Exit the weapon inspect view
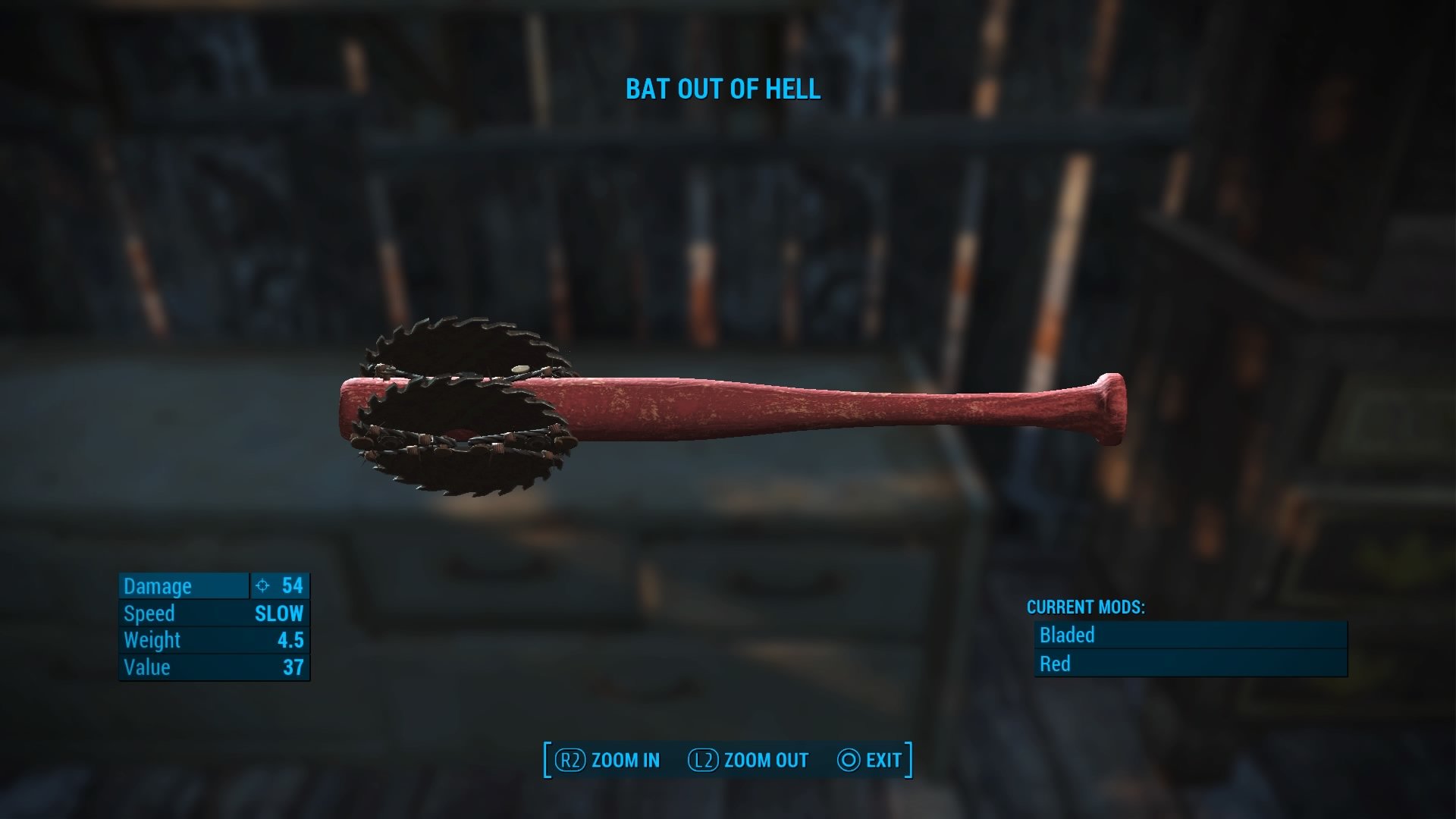 point(870,760)
